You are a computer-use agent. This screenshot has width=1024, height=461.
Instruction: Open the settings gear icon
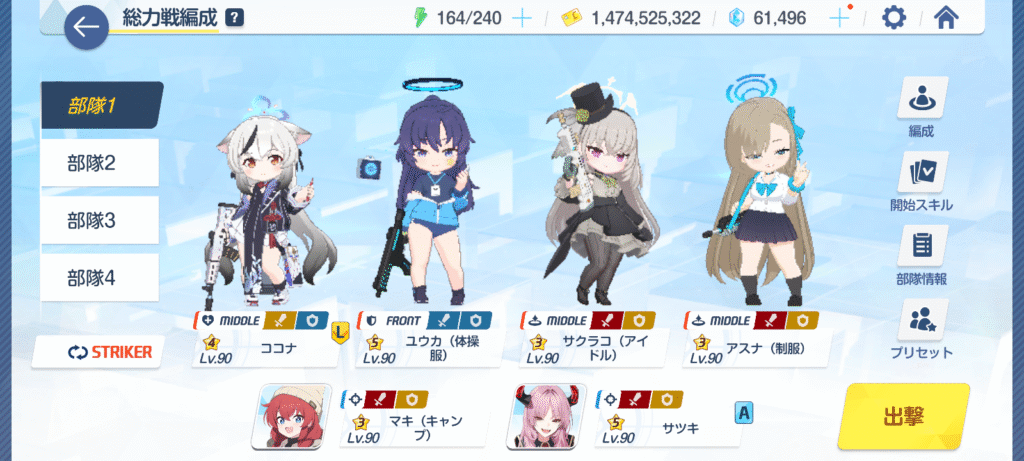(x=893, y=18)
